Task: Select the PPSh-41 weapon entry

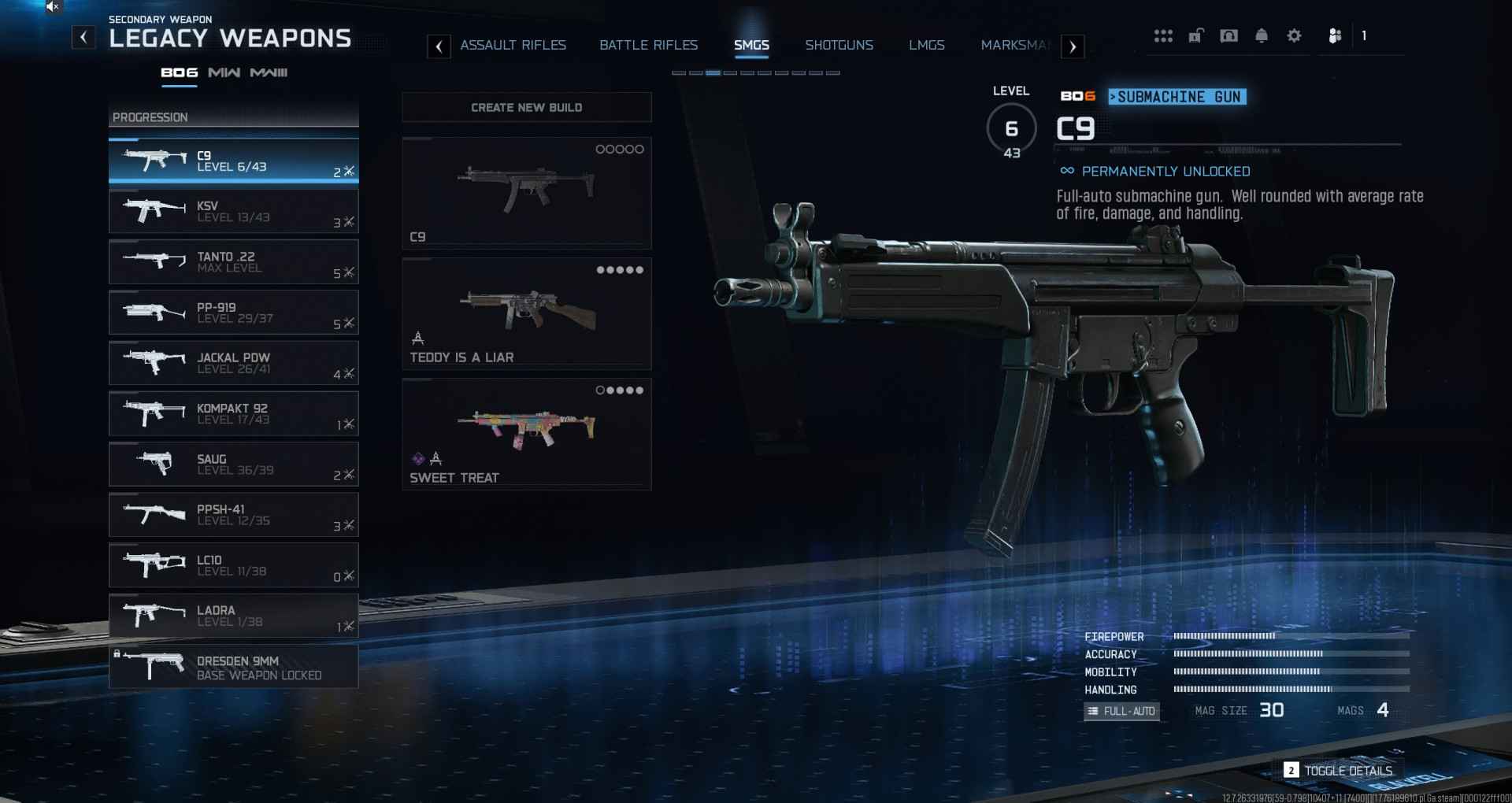Action: (x=233, y=515)
